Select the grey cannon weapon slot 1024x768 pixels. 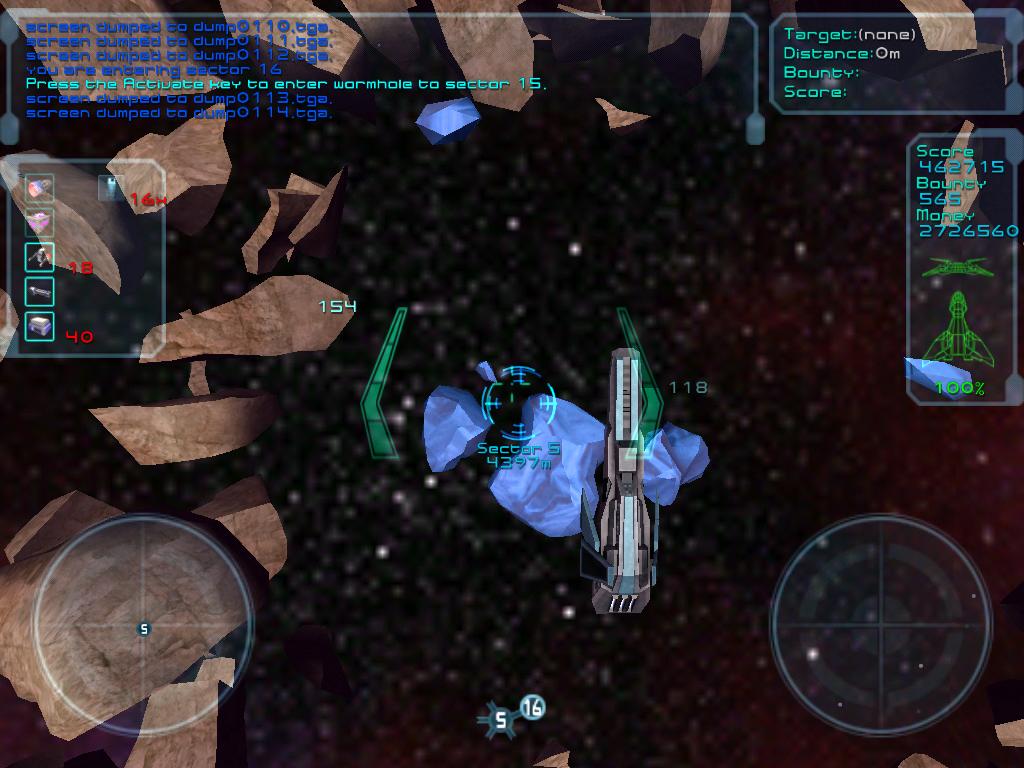click(39, 291)
